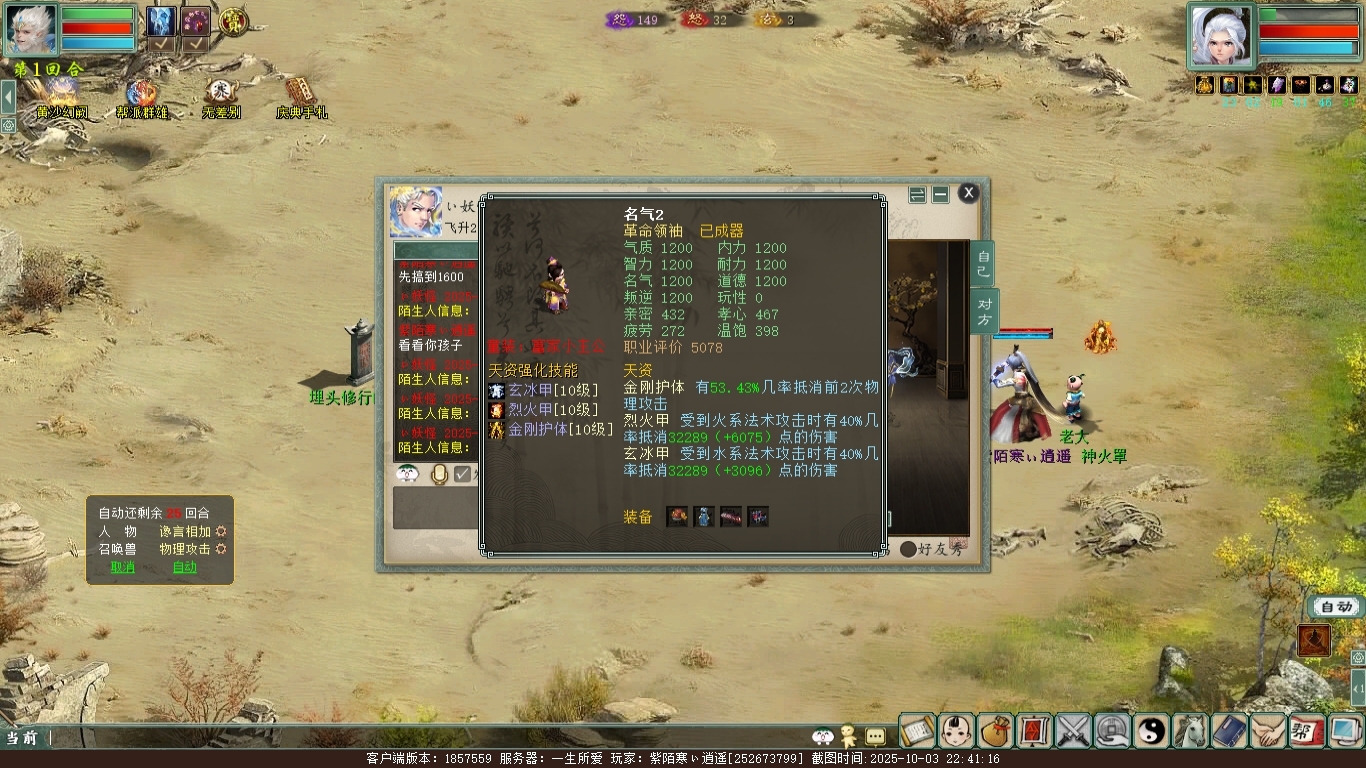This screenshot has height=768, width=1366.
Task: Minimize the chat window
Action: pyautogui.click(x=940, y=194)
